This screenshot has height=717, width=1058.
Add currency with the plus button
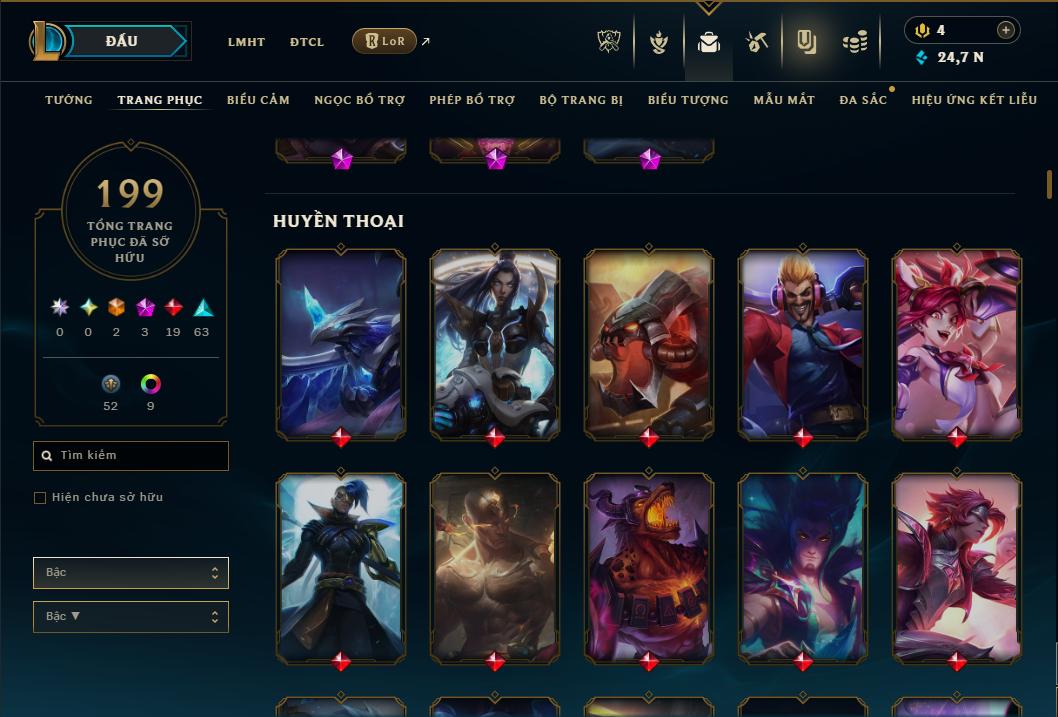[x=1006, y=30]
